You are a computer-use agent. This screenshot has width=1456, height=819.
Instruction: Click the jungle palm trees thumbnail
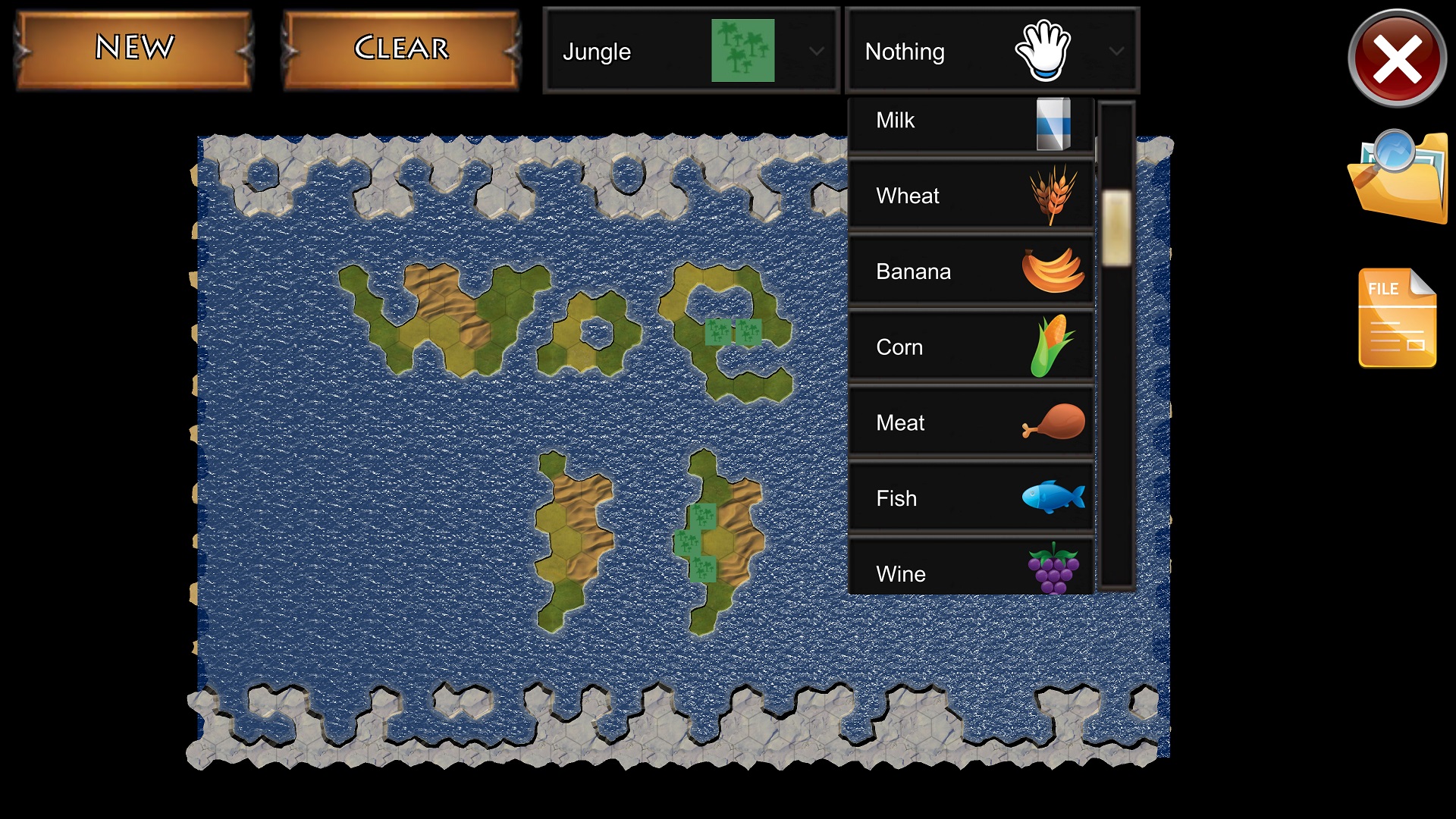click(x=742, y=51)
